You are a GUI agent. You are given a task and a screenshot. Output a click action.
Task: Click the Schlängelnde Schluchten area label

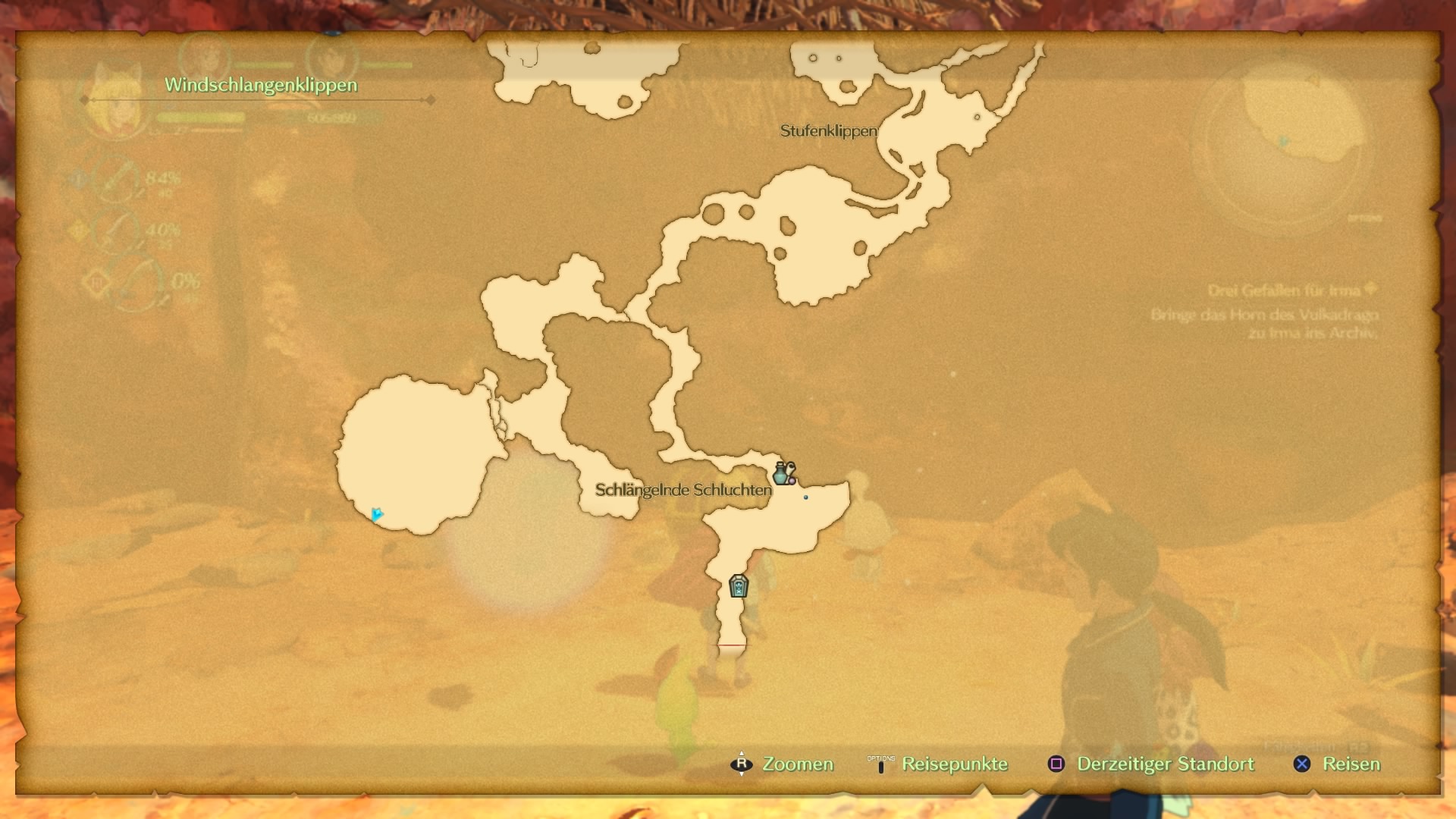682,490
